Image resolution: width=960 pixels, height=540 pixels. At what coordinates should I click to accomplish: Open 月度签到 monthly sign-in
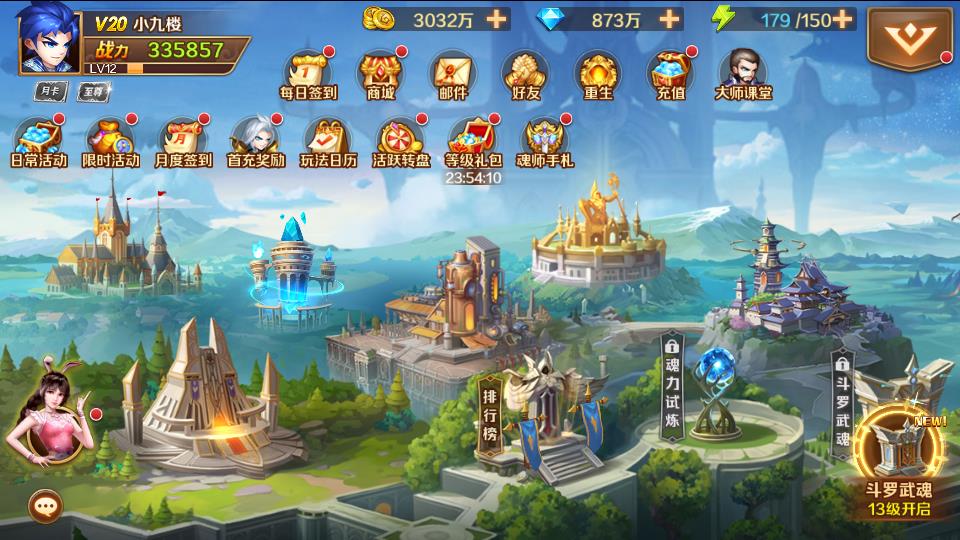click(x=182, y=140)
